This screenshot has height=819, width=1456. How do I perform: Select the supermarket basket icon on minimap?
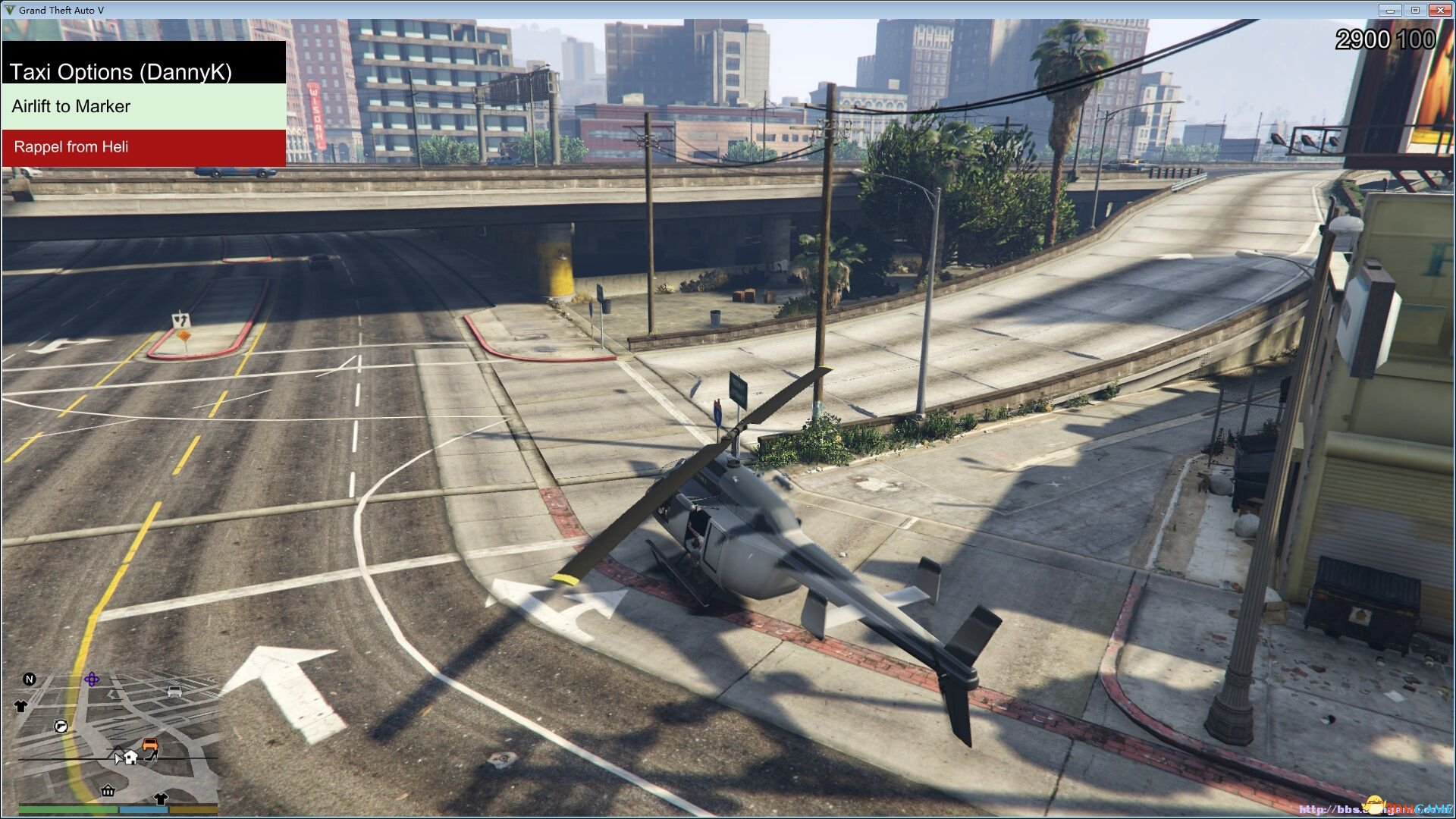click(x=108, y=791)
